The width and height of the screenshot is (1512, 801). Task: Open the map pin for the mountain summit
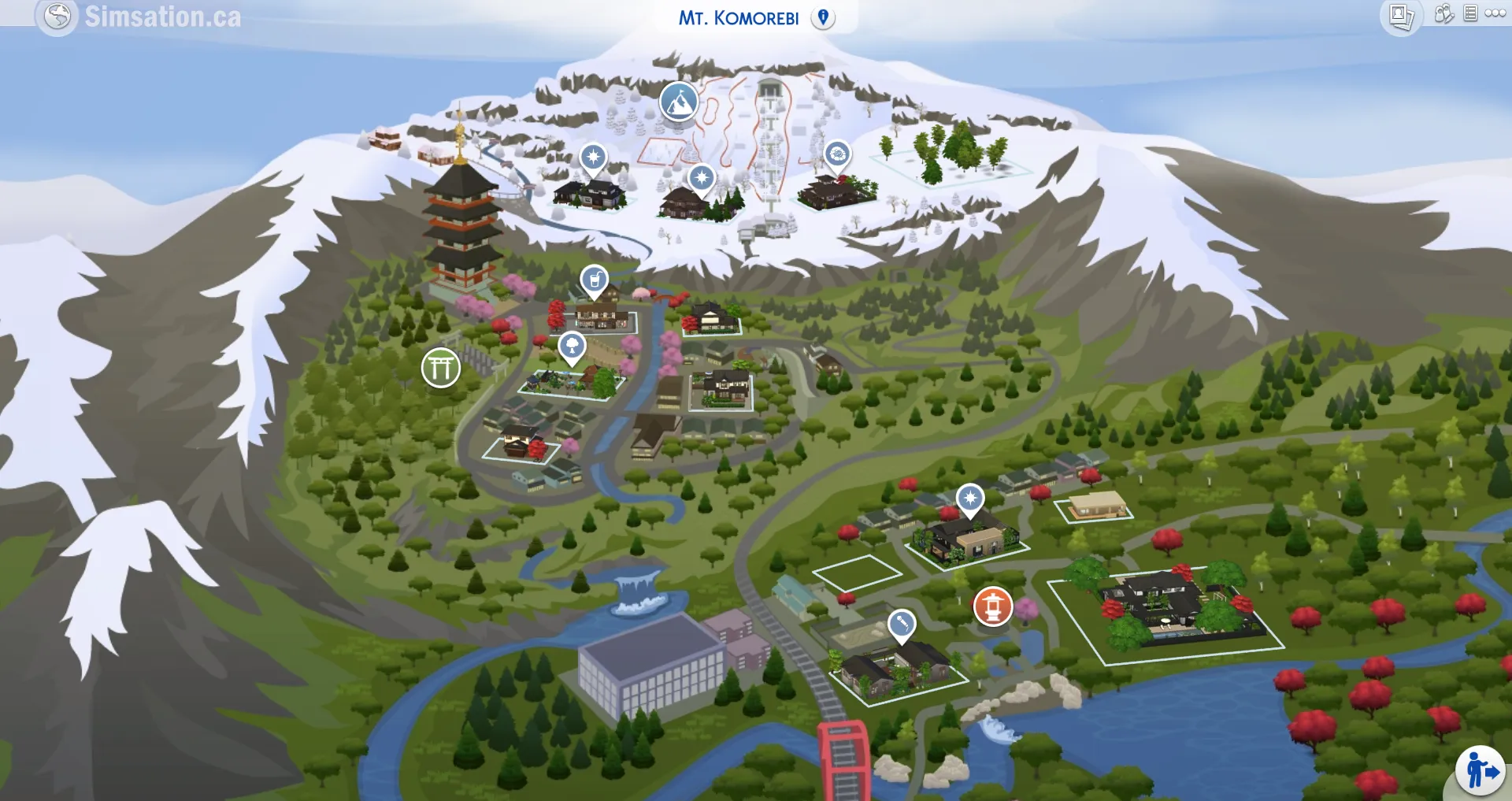click(679, 103)
